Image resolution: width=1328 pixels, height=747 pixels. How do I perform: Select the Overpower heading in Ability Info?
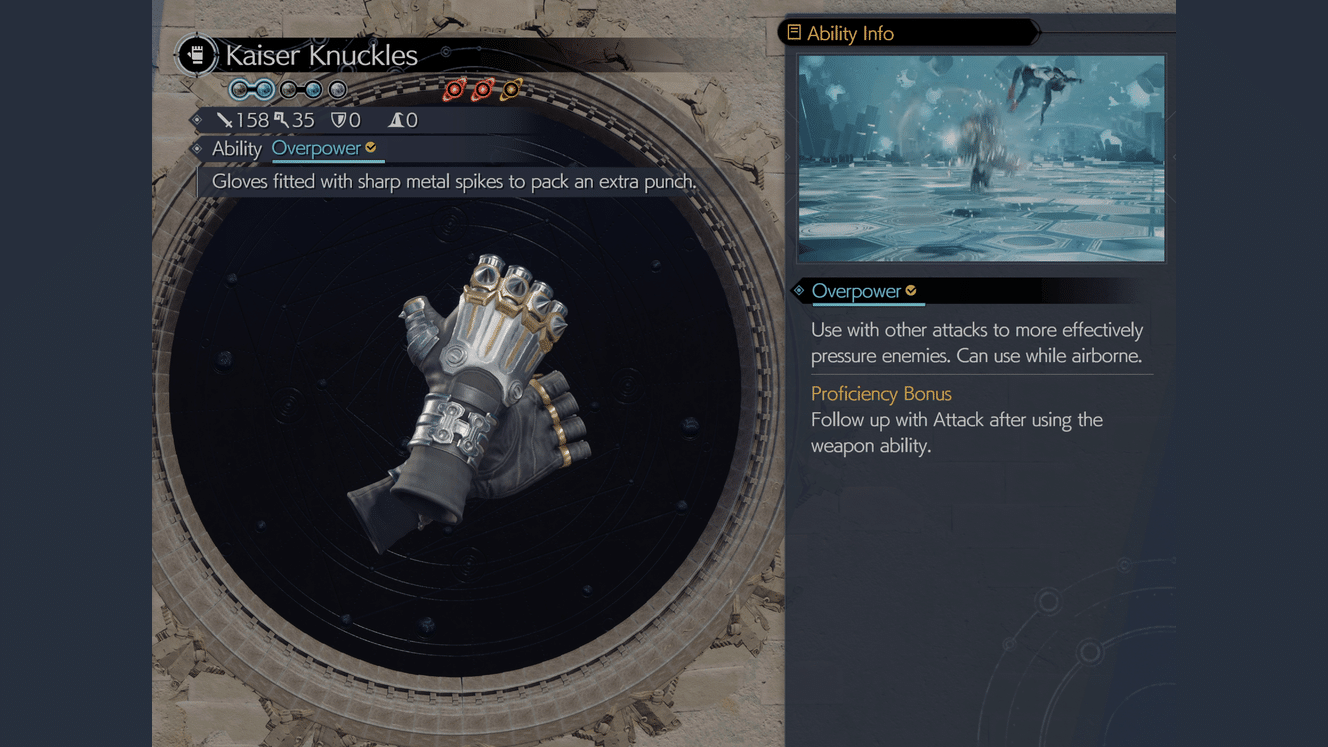click(857, 291)
